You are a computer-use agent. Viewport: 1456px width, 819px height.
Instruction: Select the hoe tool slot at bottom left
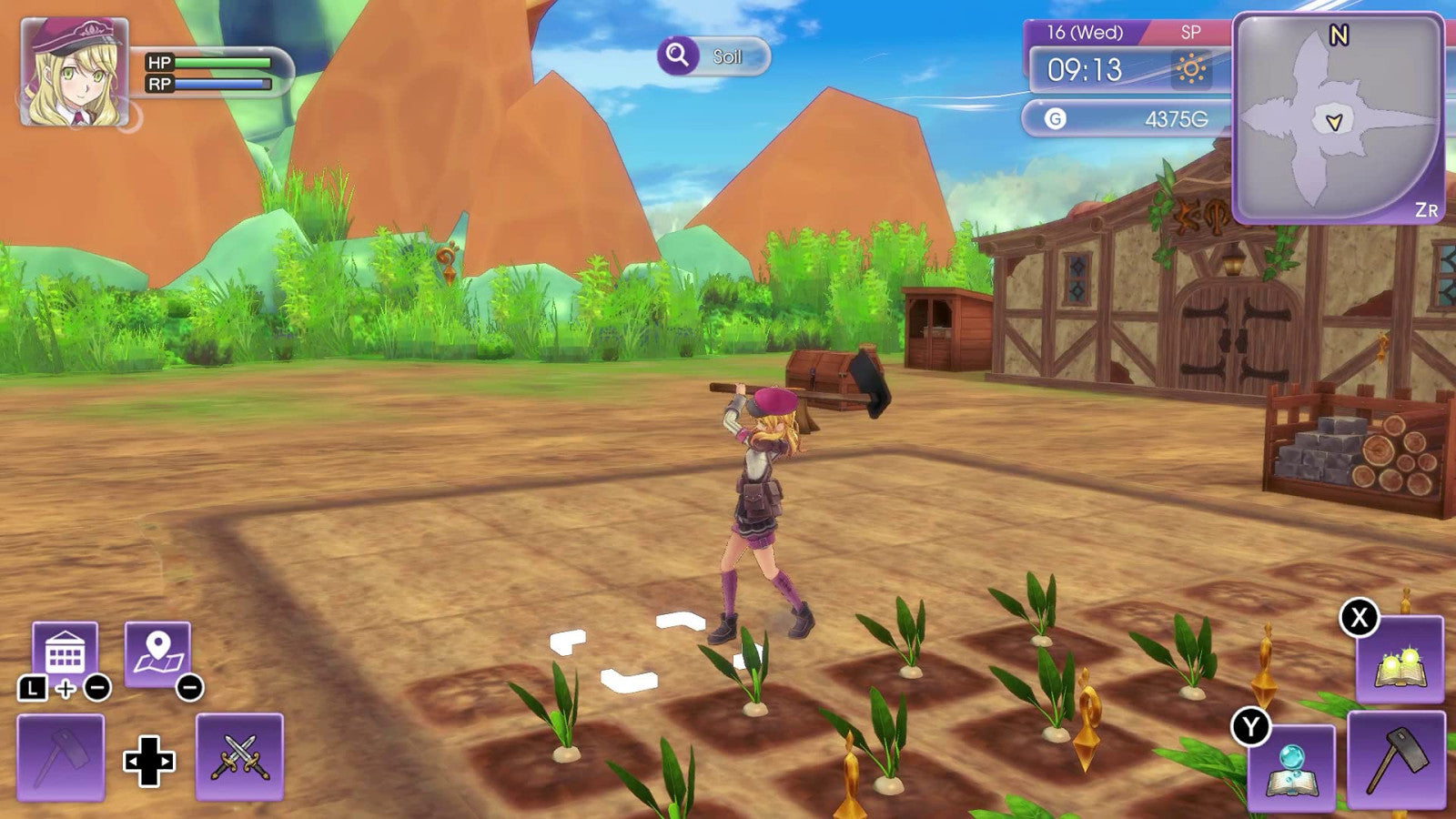pos(60,757)
